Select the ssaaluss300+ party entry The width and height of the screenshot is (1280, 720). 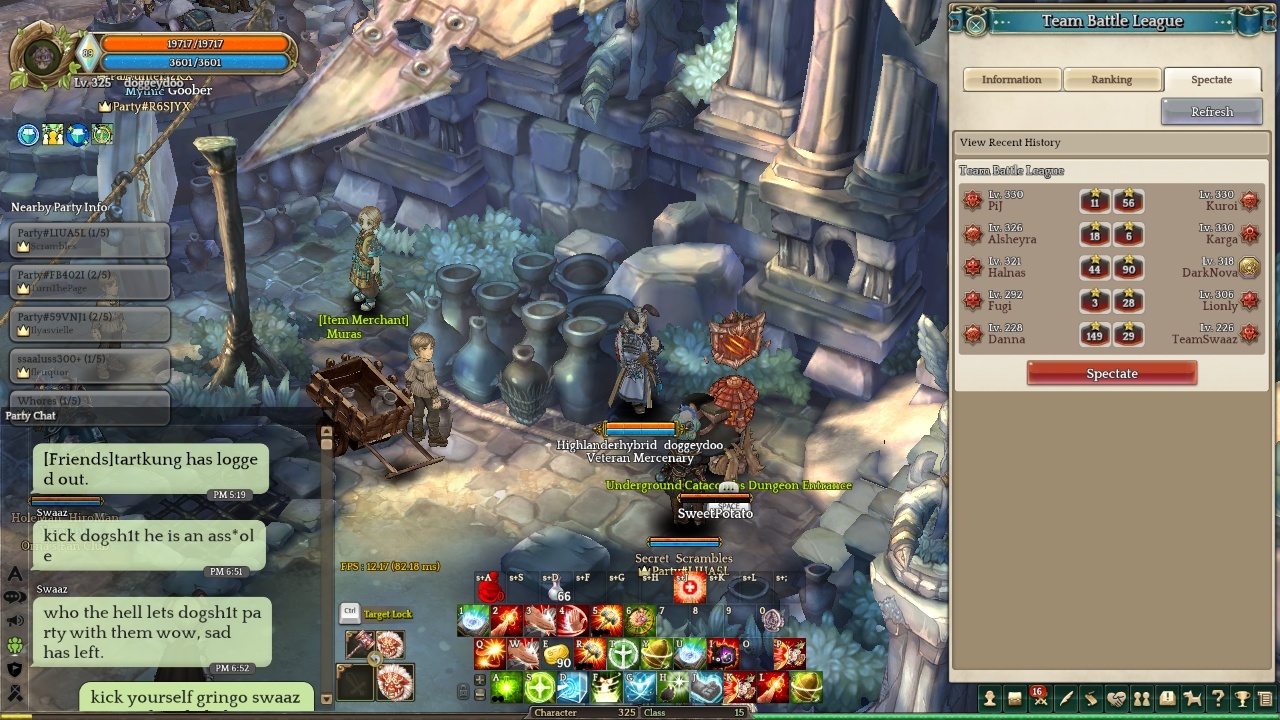(90, 365)
